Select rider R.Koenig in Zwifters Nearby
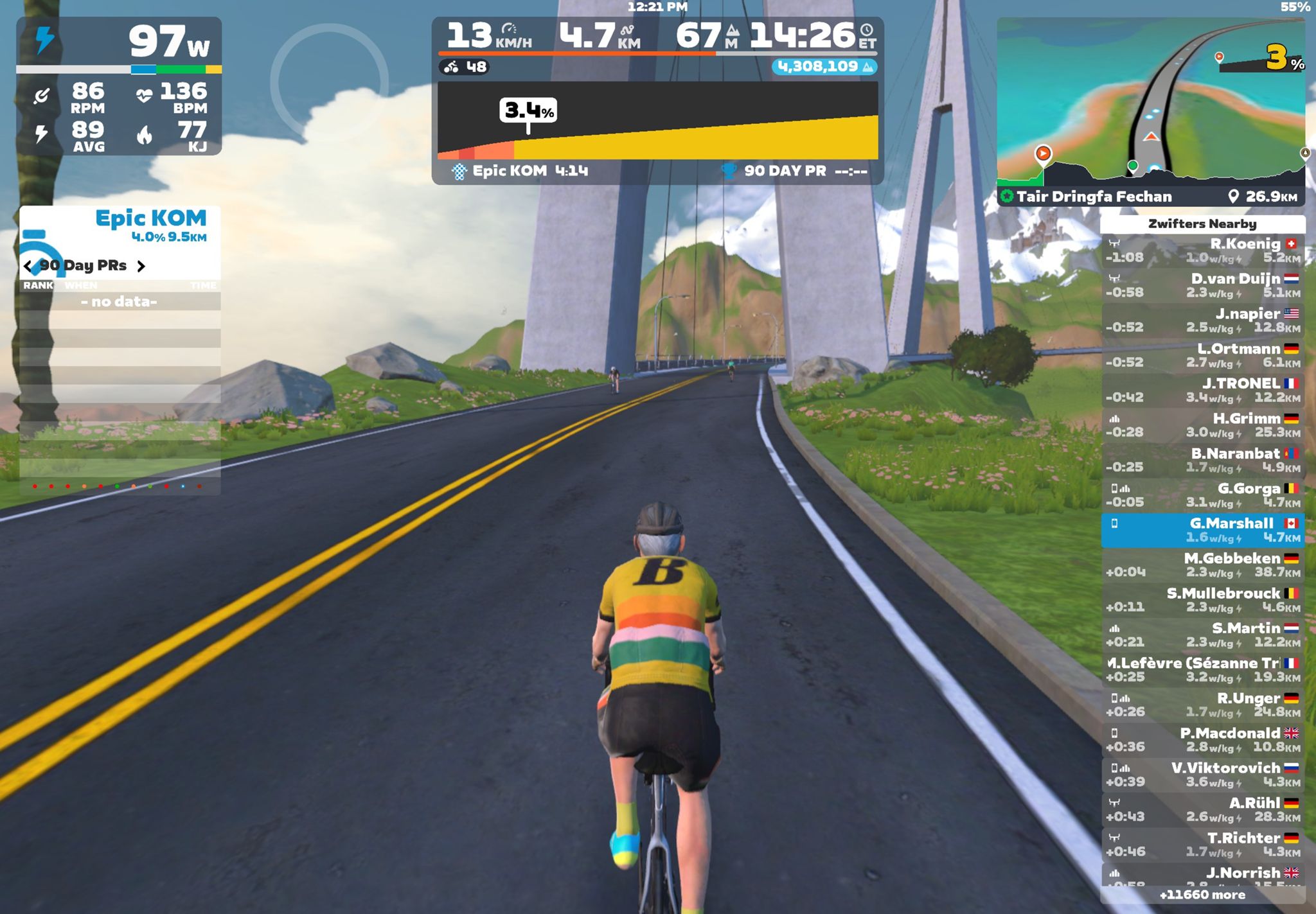Image resolution: width=1316 pixels, height=914 pixels. click(x=1202, y=250)
